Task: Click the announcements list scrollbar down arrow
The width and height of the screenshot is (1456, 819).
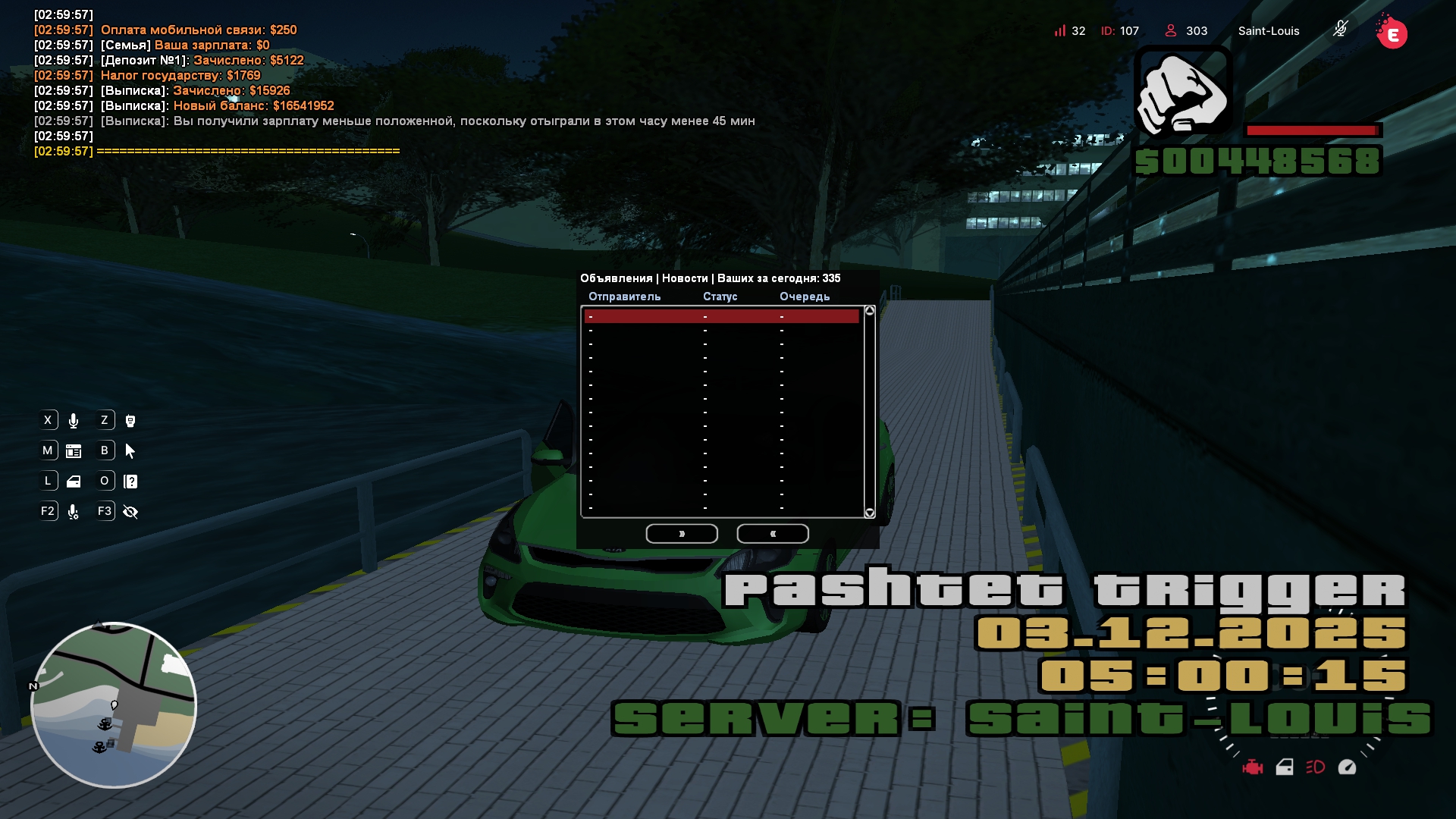Action: click(x=870, y=513)
